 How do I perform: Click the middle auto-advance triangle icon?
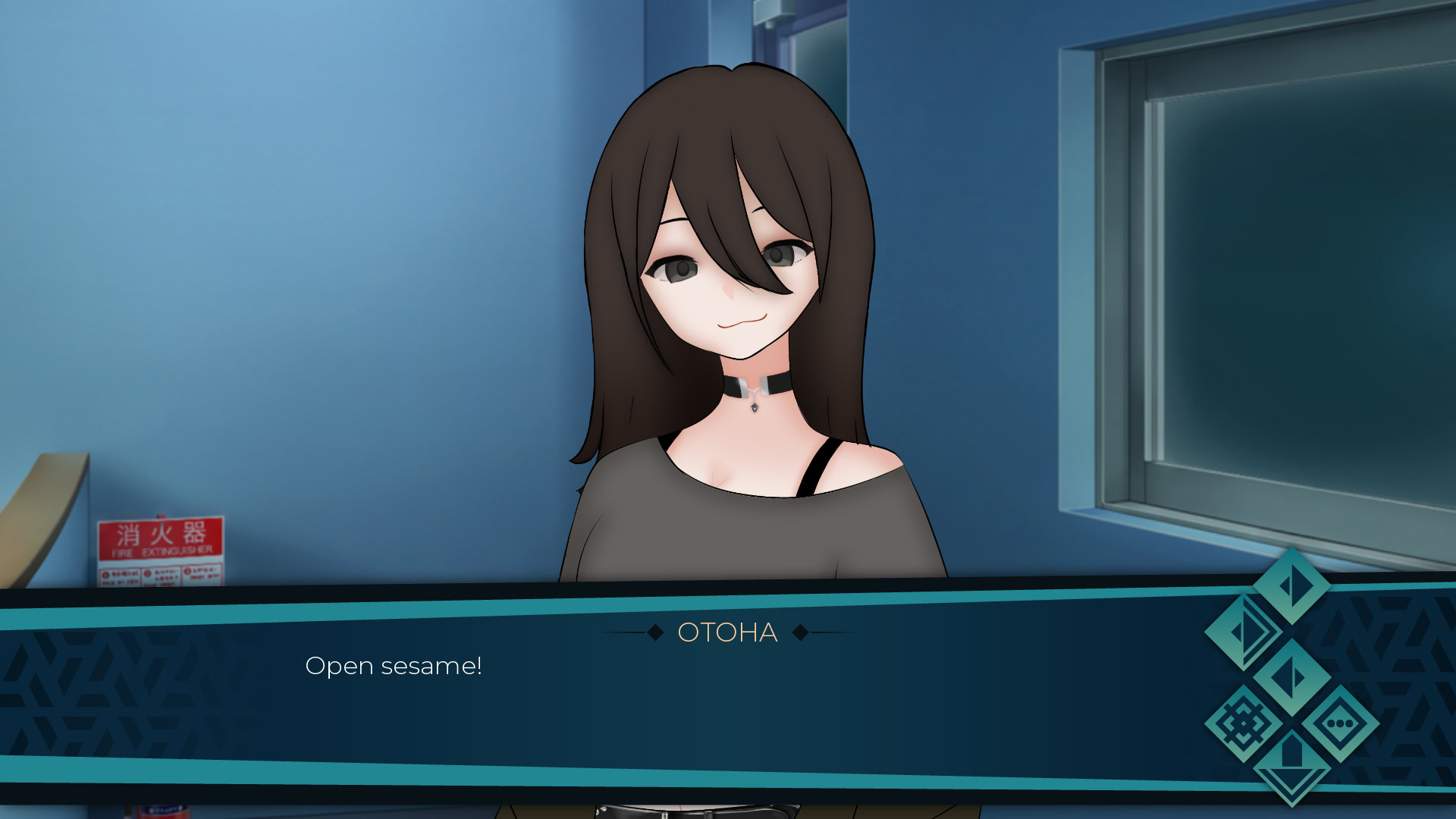[x=1294, y=676]
